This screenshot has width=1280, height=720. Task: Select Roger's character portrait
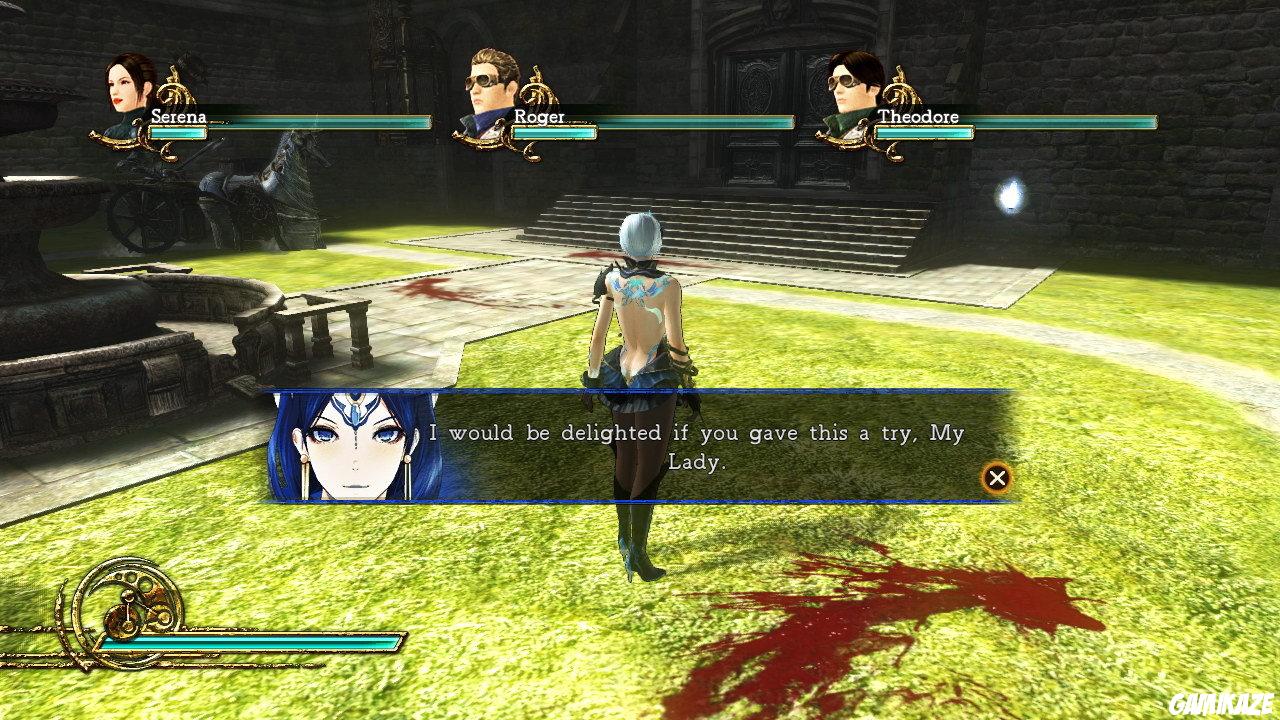click(x=487, y=85)
